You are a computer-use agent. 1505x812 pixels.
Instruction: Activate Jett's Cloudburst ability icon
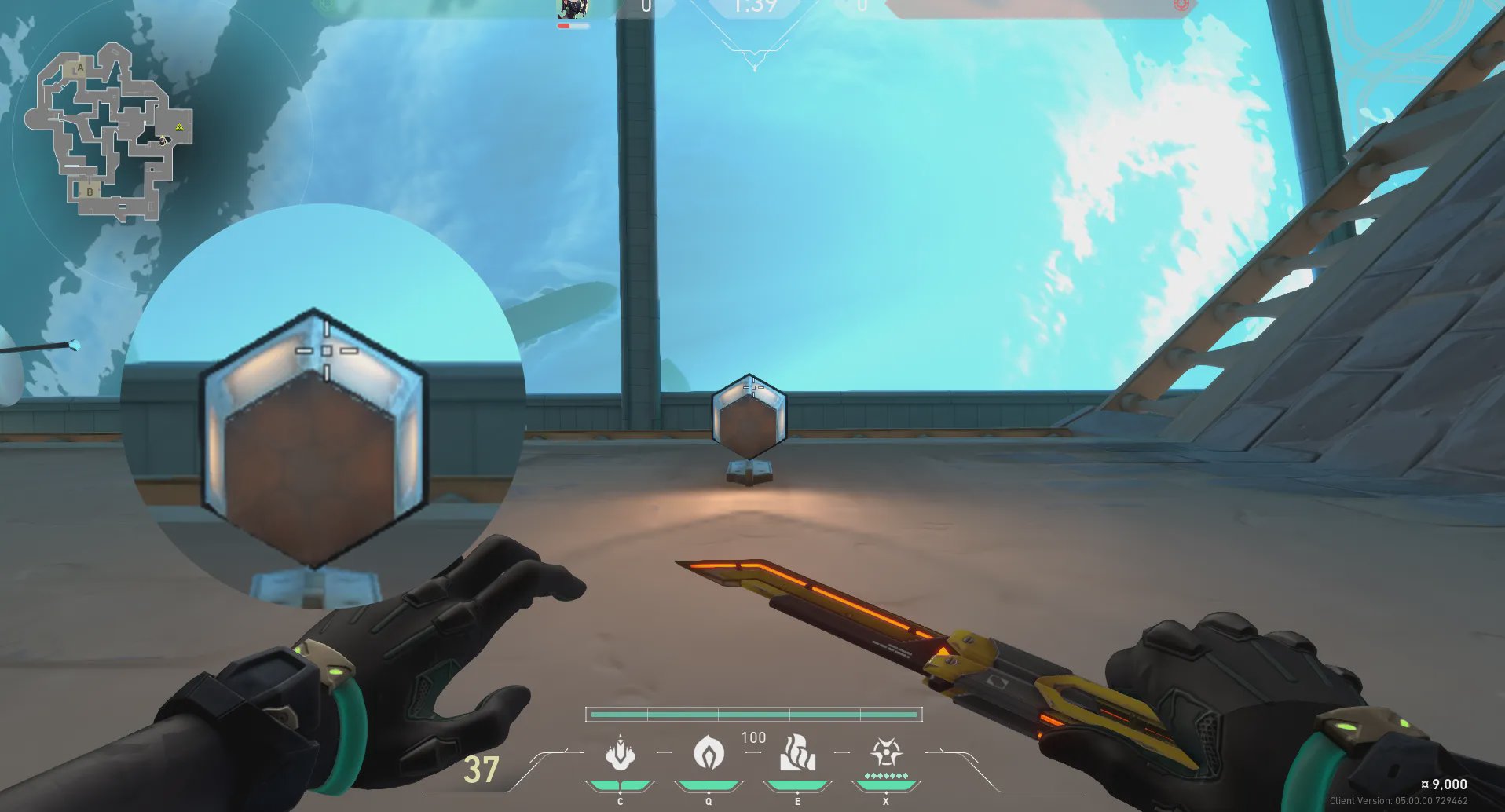point(620,754)
